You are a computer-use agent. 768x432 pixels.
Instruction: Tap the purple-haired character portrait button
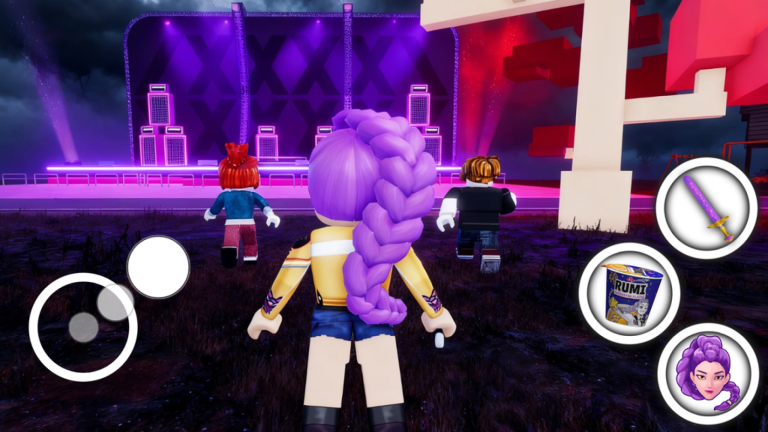(x=708, y=372)
